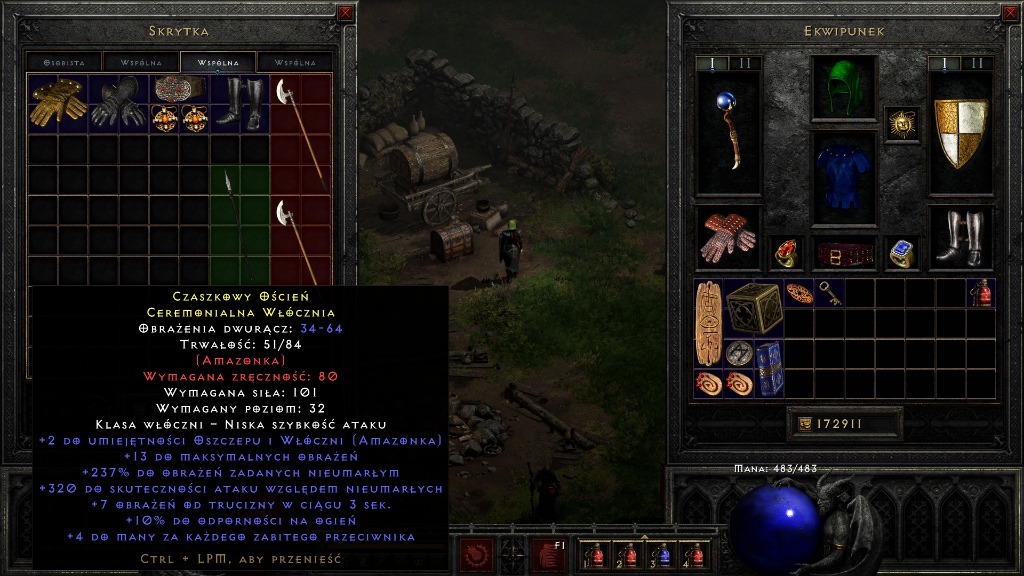Pick the black gauntlets in stash
The width and height of the screenshot is (1024, 576).
pyautogui.click(x=119, y=103)
